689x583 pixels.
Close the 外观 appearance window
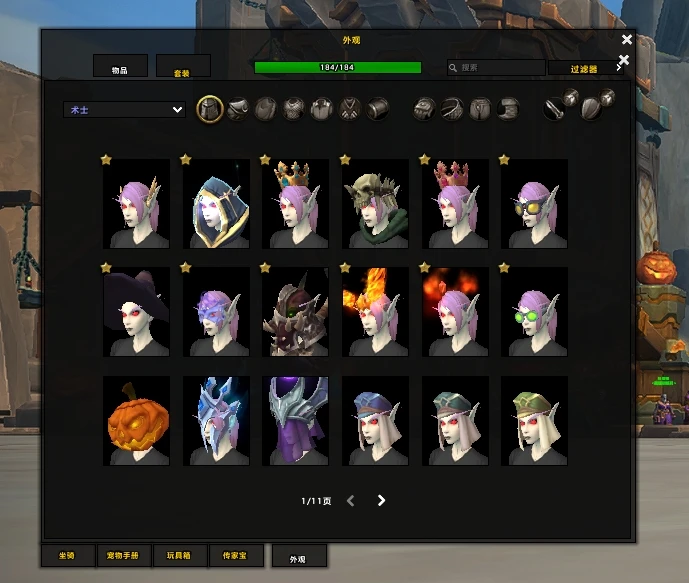627,40
